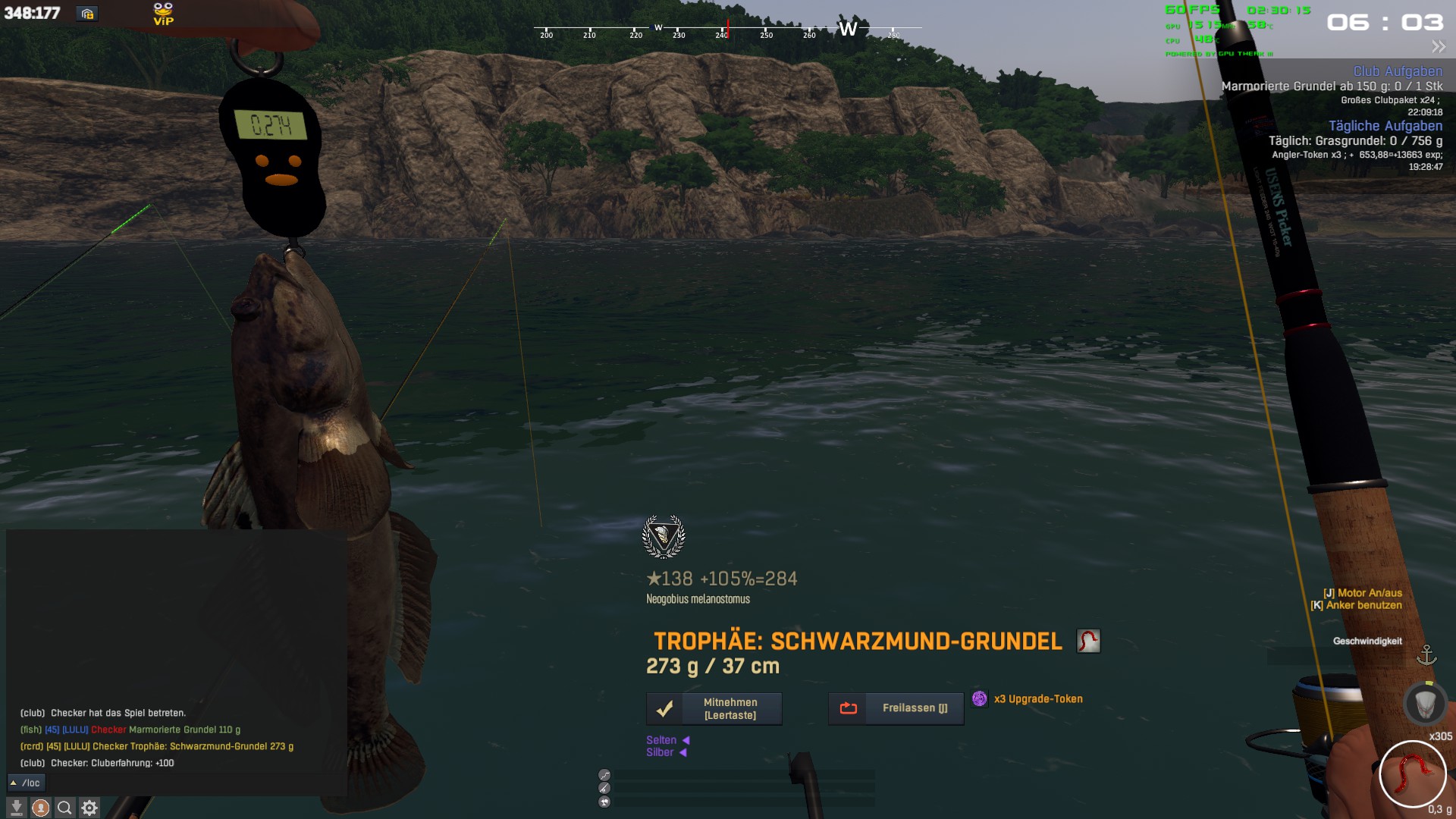Click the red worm bait icon beside the trophy title
This screenshot has width=1456, height=819.
point(1088,641)
